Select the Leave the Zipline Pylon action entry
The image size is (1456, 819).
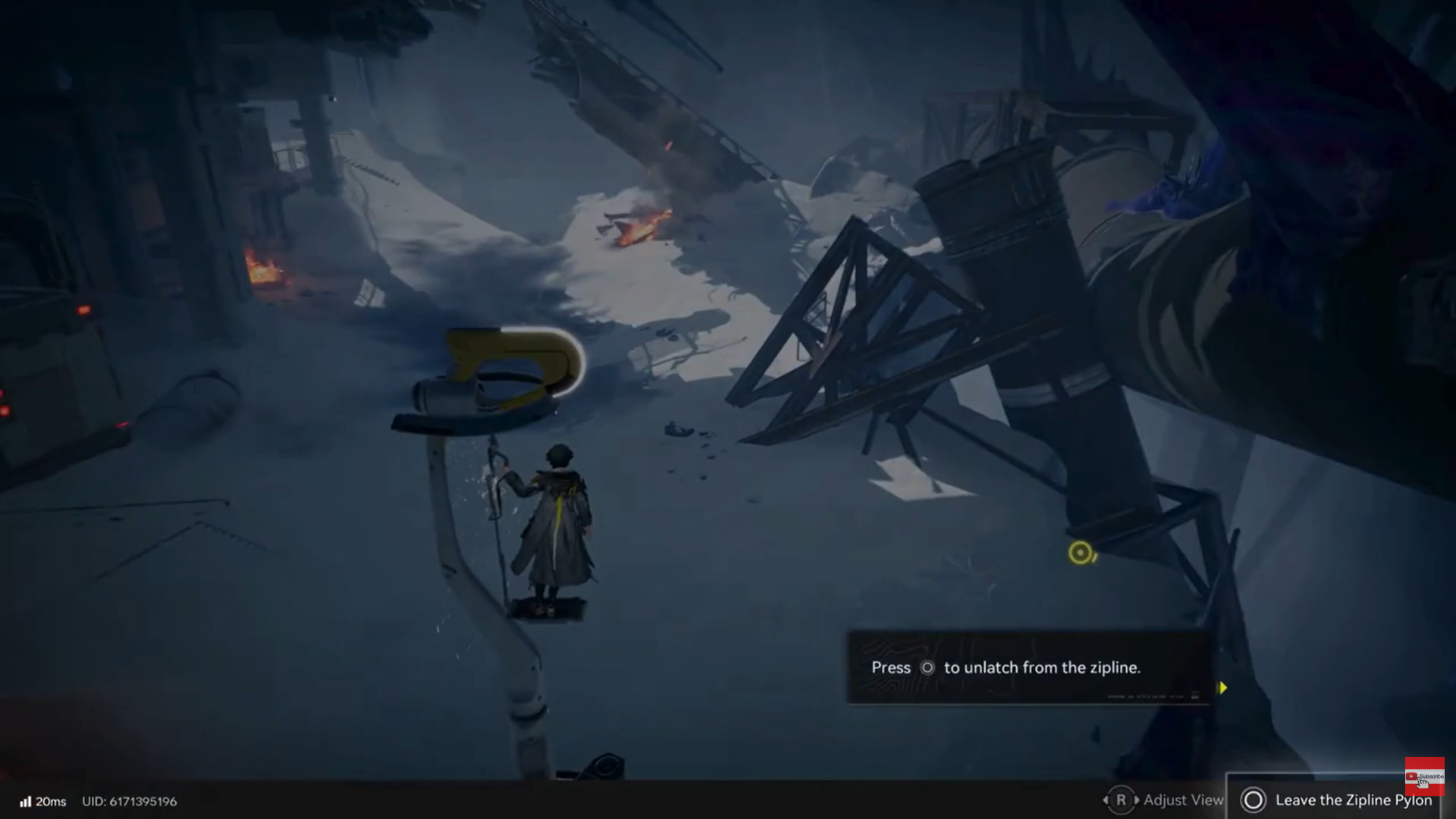[x=1354, y=800]
